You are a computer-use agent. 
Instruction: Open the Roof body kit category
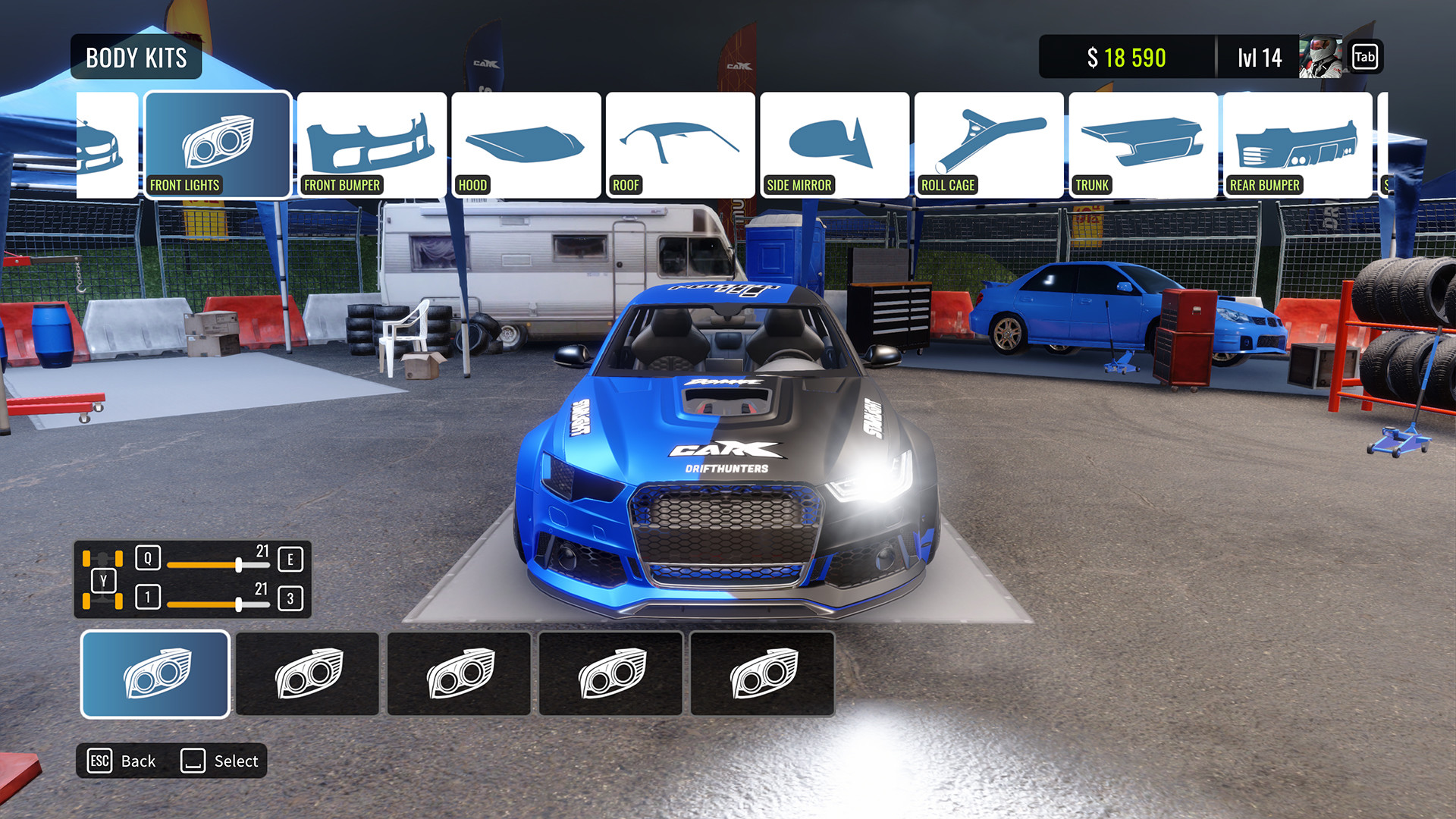[680, 144]
